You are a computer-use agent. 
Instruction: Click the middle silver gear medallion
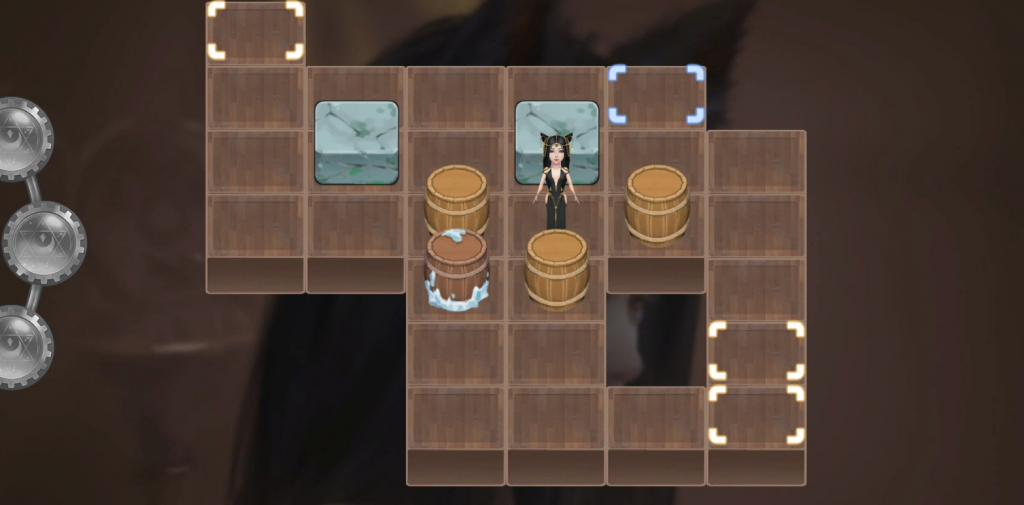45,242
